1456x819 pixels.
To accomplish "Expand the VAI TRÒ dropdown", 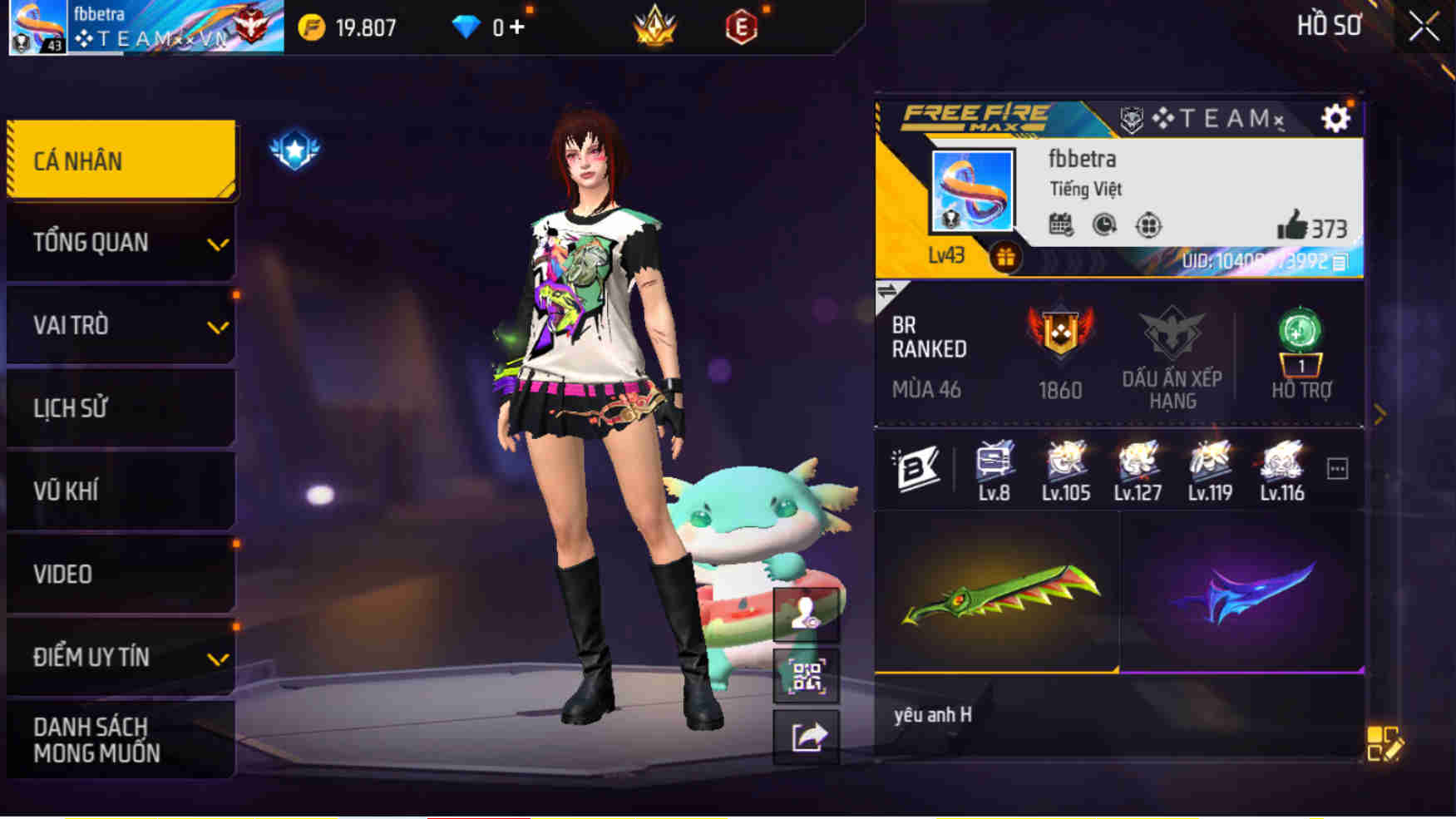I will click(x=121, y=325).
